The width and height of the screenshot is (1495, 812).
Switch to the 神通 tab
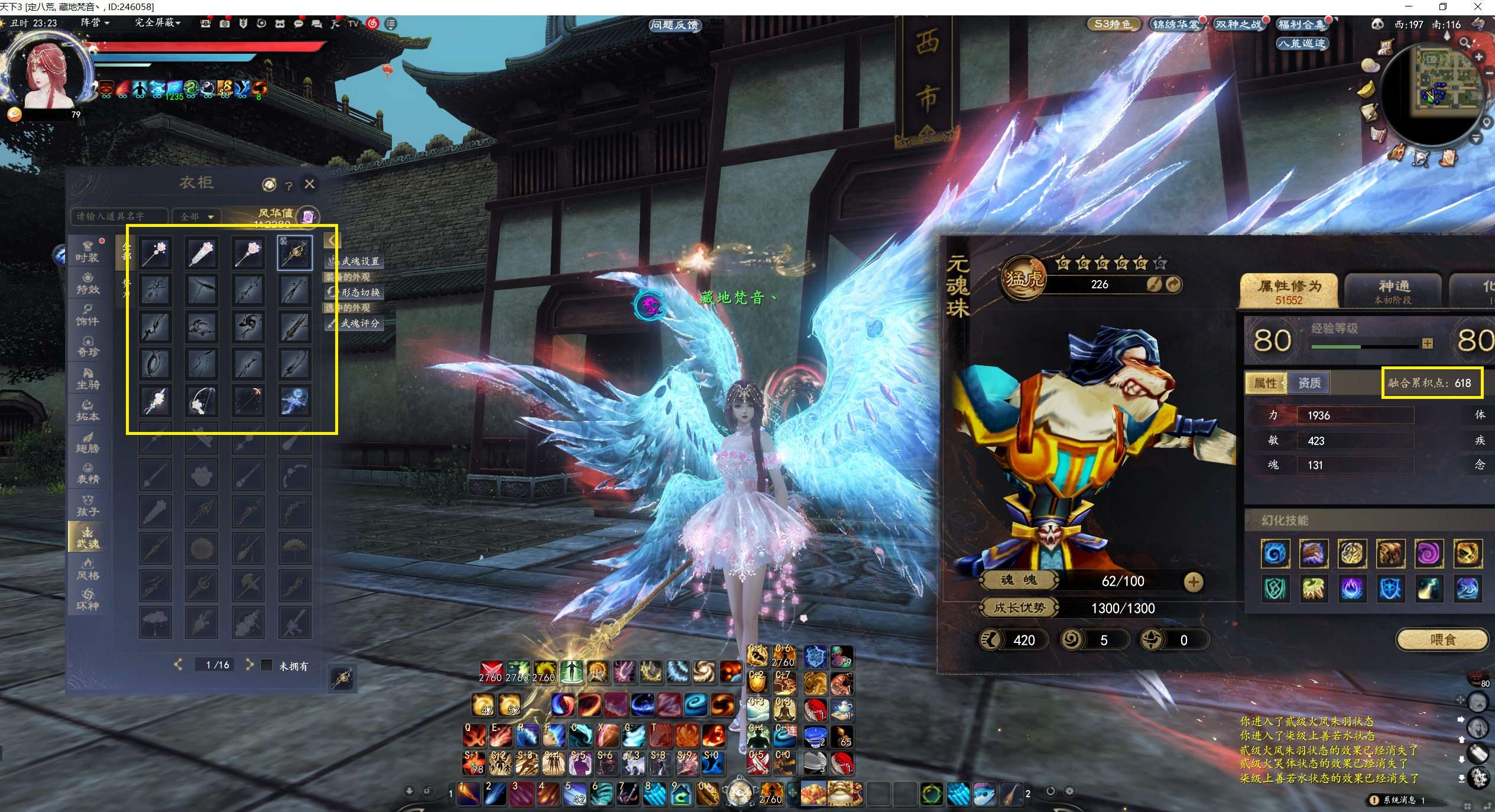(1393, 291)
